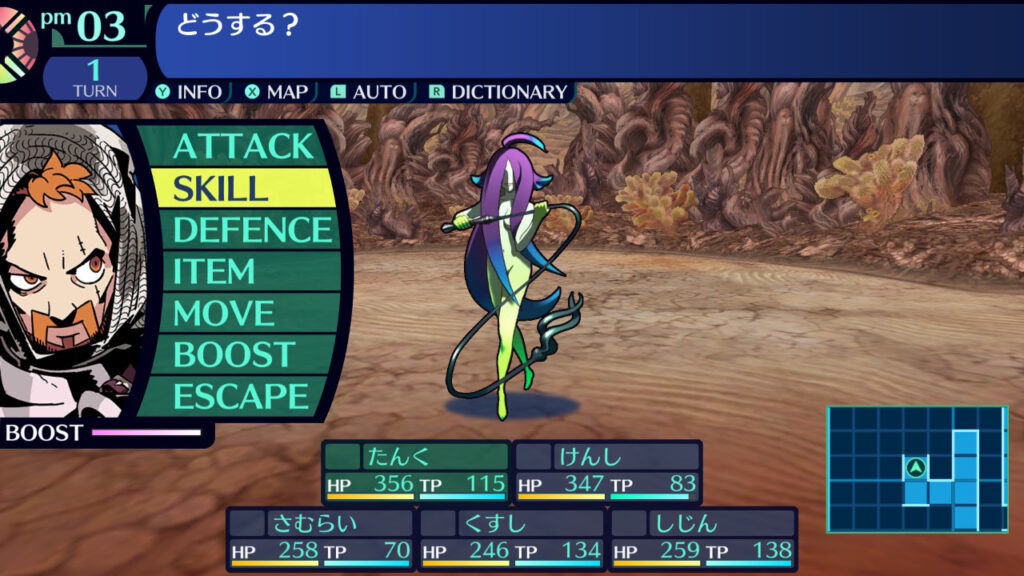Select the ATTACK command
The width and height of the screenshot is (1024, 576).
[243, 146]
